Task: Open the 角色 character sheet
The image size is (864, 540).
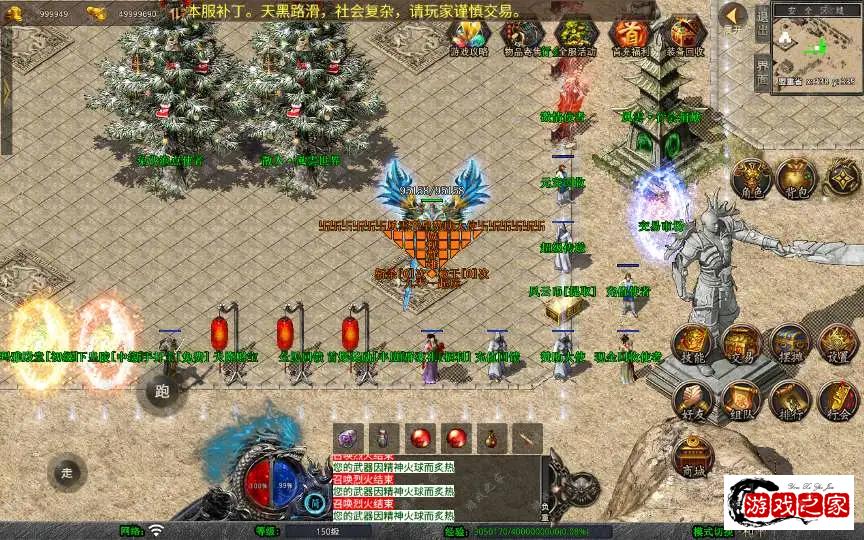Action: tap(750, 177)
